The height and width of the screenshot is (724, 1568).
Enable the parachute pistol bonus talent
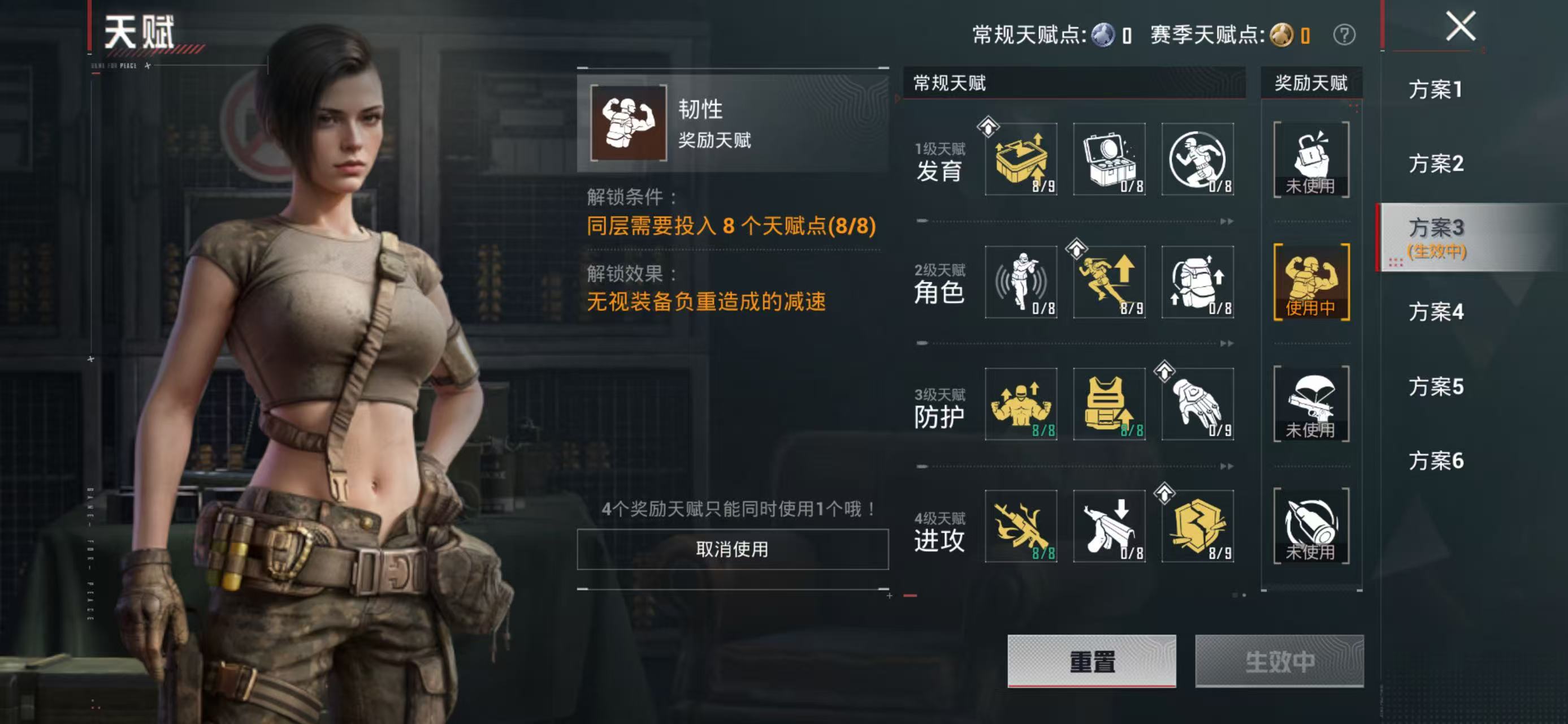pos(1312,404)
